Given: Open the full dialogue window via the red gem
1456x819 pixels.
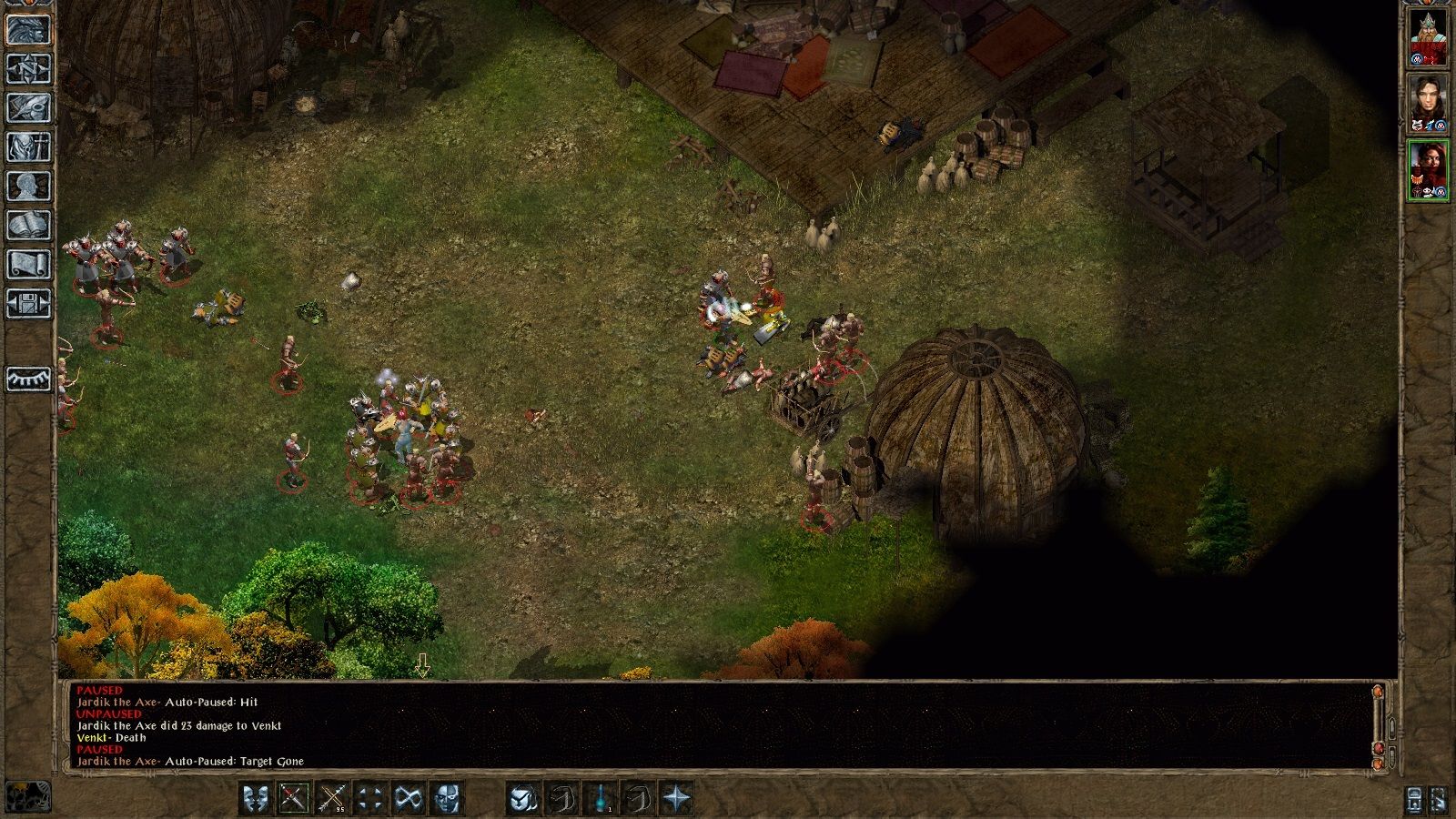Looking at the screenshot, I should point(1379,748).
